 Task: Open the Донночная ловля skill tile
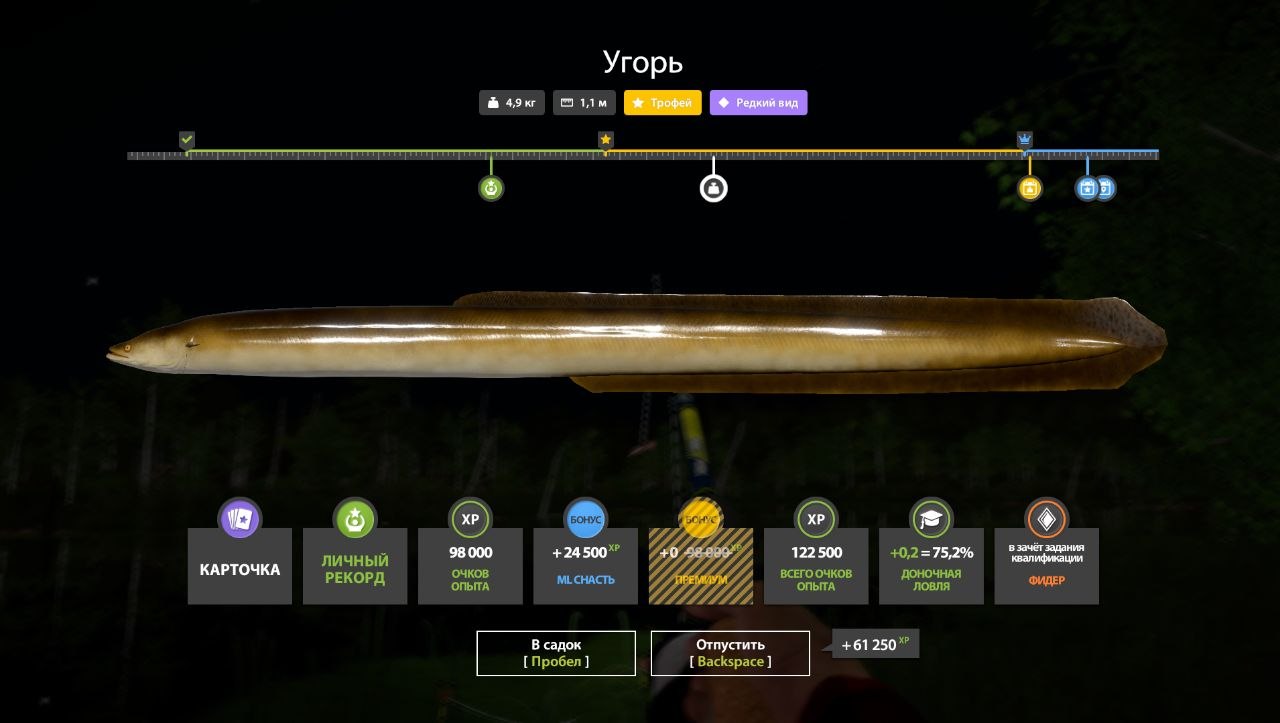pos(931,566)
